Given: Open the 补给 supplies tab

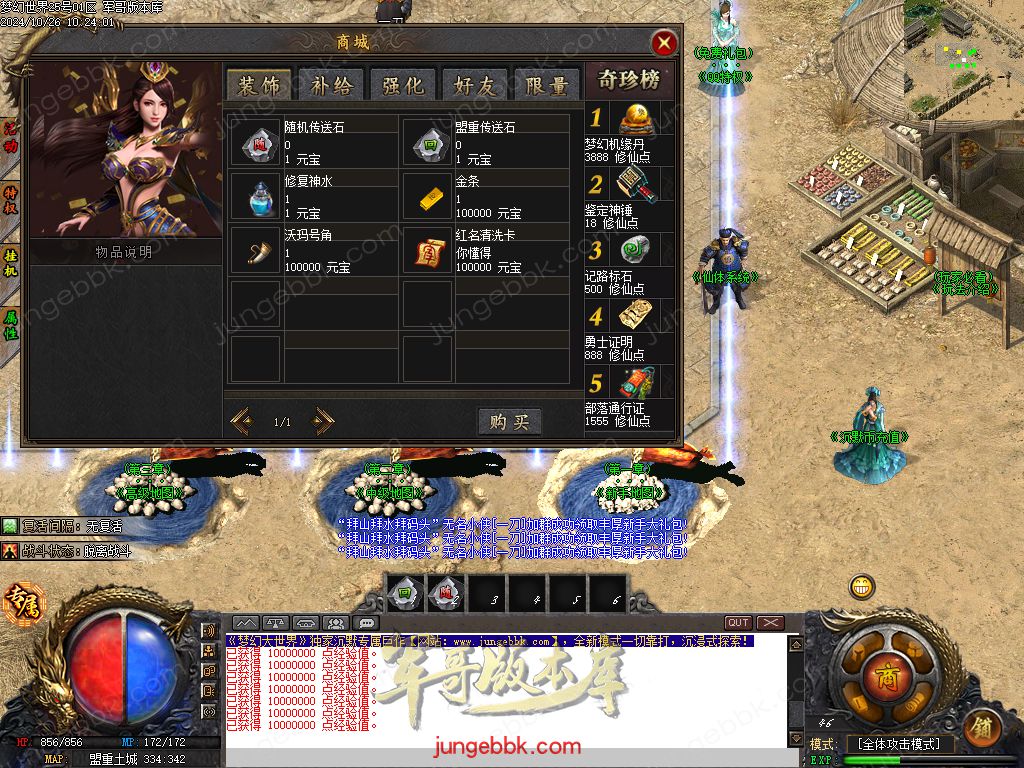Looking at the screenshot, I should point(331,85).
